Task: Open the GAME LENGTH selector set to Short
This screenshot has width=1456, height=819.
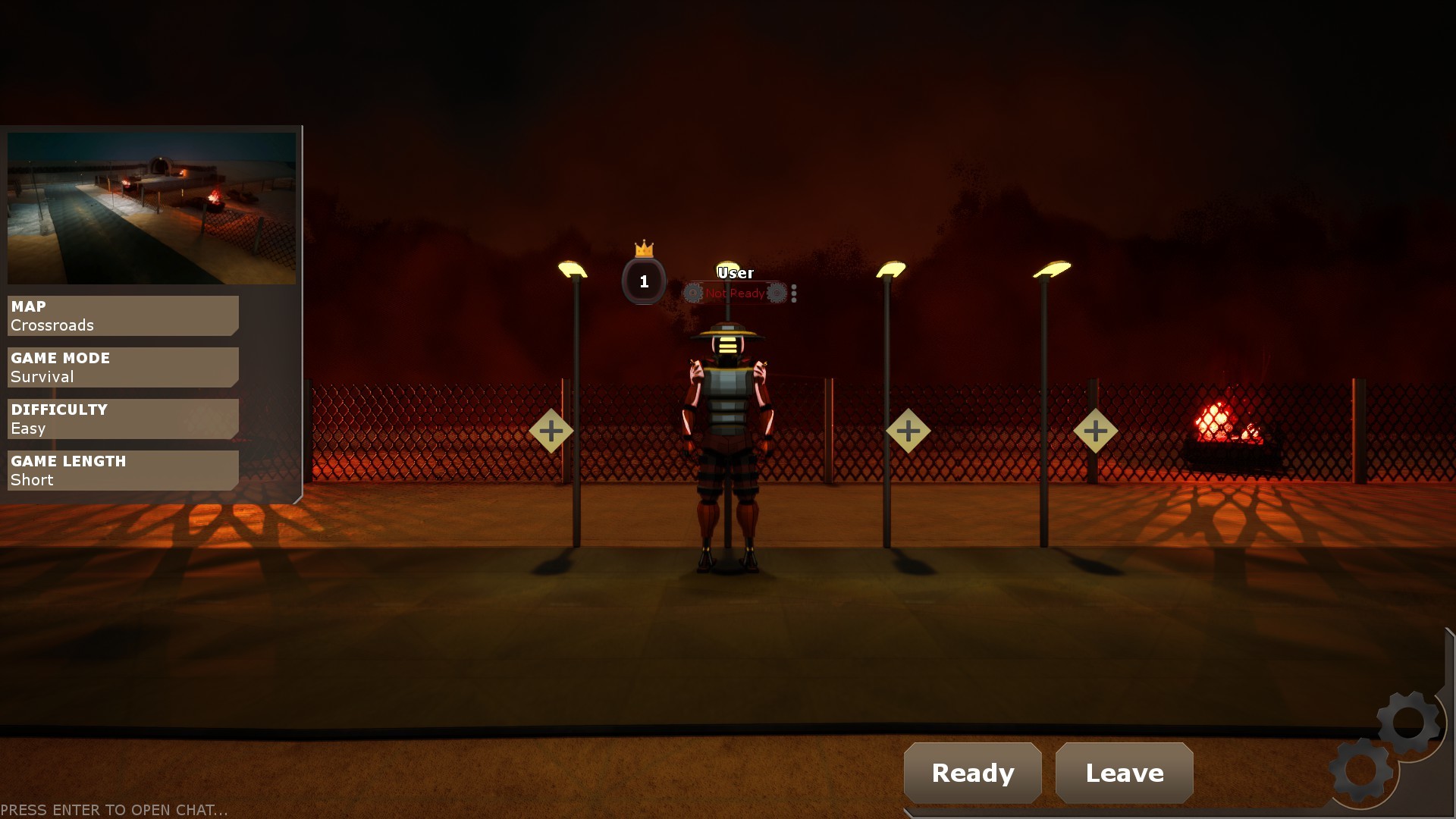Action: (x=121, y=469)
